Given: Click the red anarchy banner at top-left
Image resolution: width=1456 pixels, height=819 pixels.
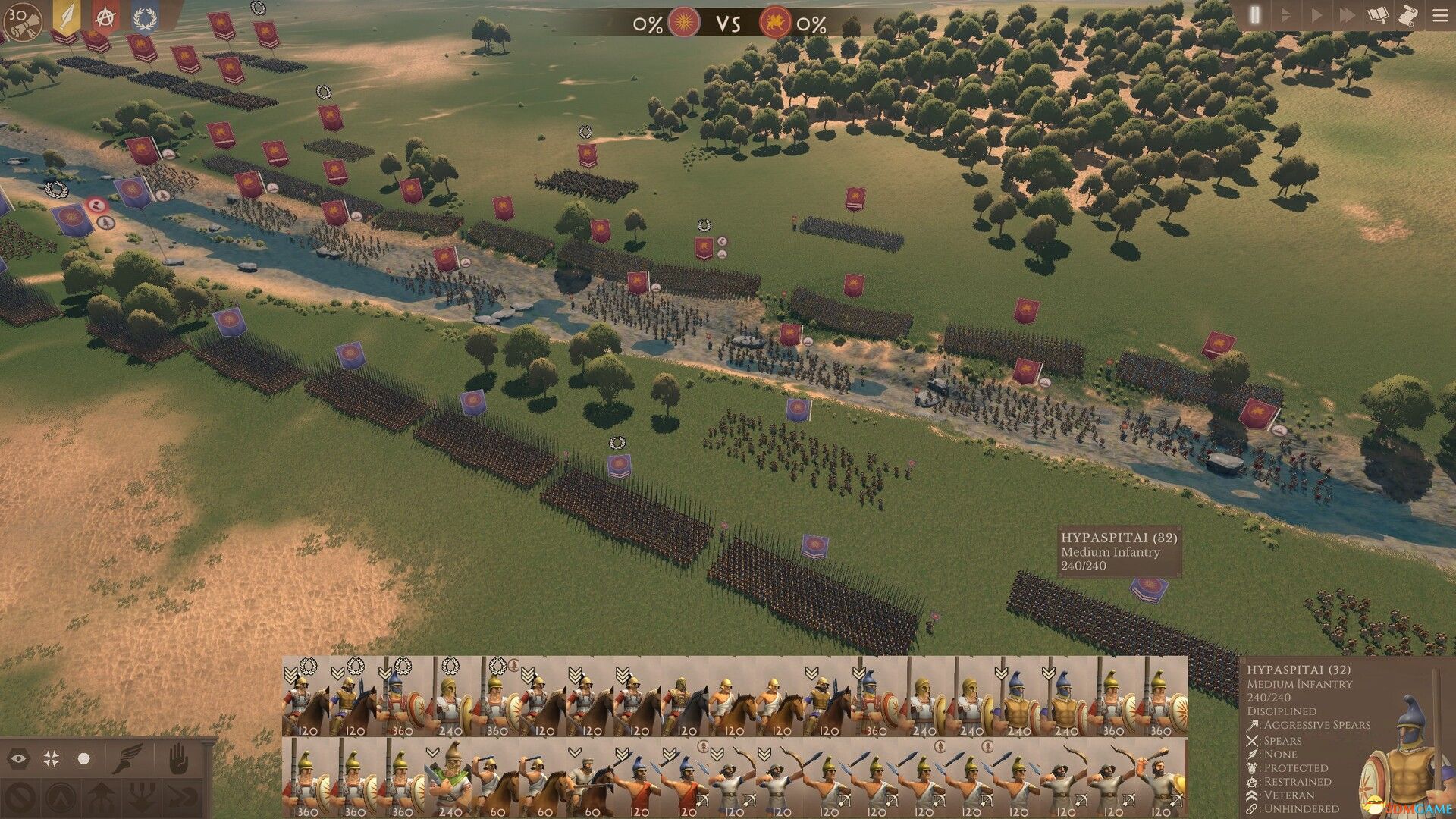Looking at the screenshot, I should point(105,17).
